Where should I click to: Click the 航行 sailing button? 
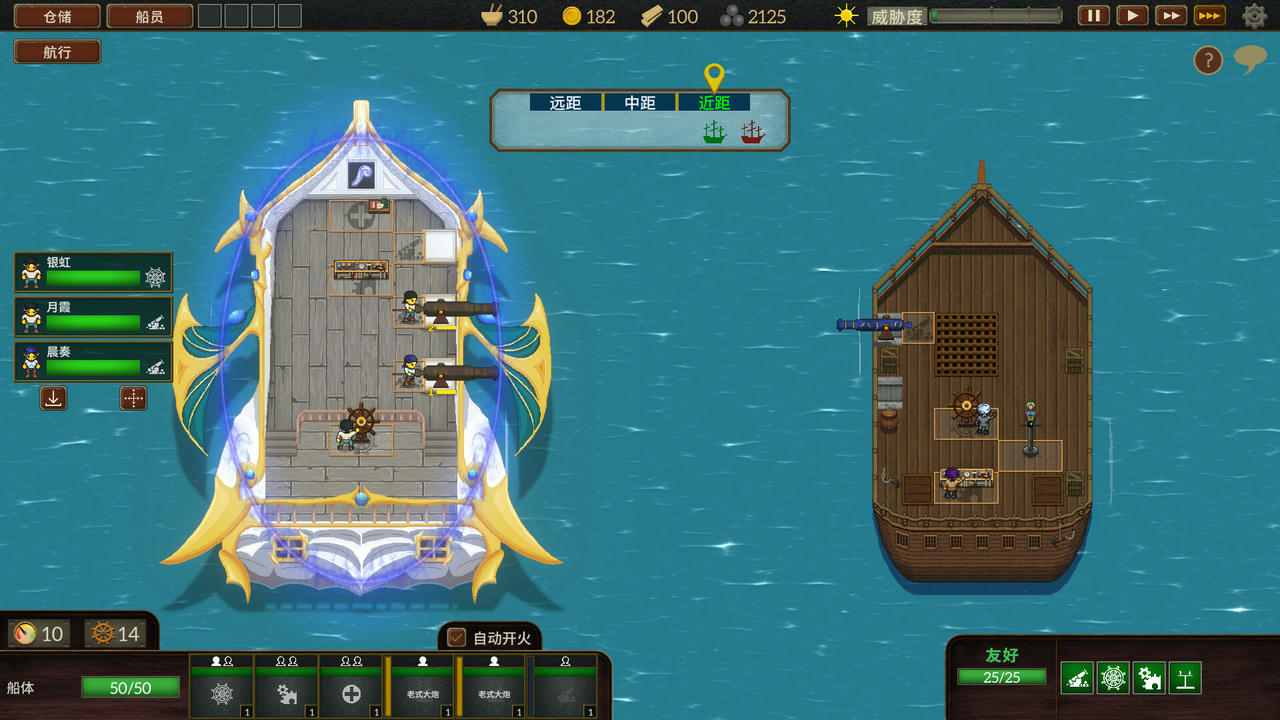(x=57, y=51)
